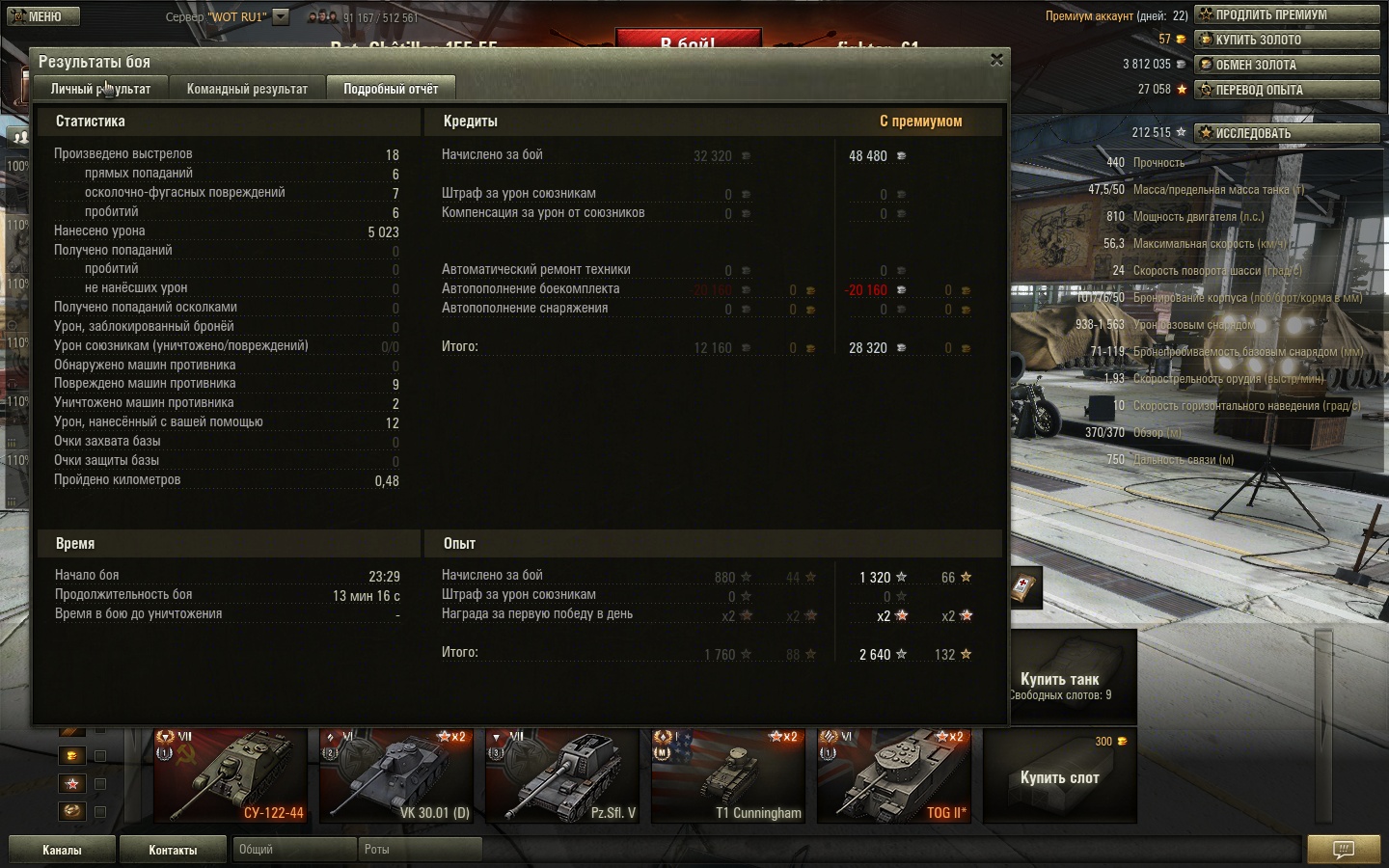Close the battle results window

[996, 60]
